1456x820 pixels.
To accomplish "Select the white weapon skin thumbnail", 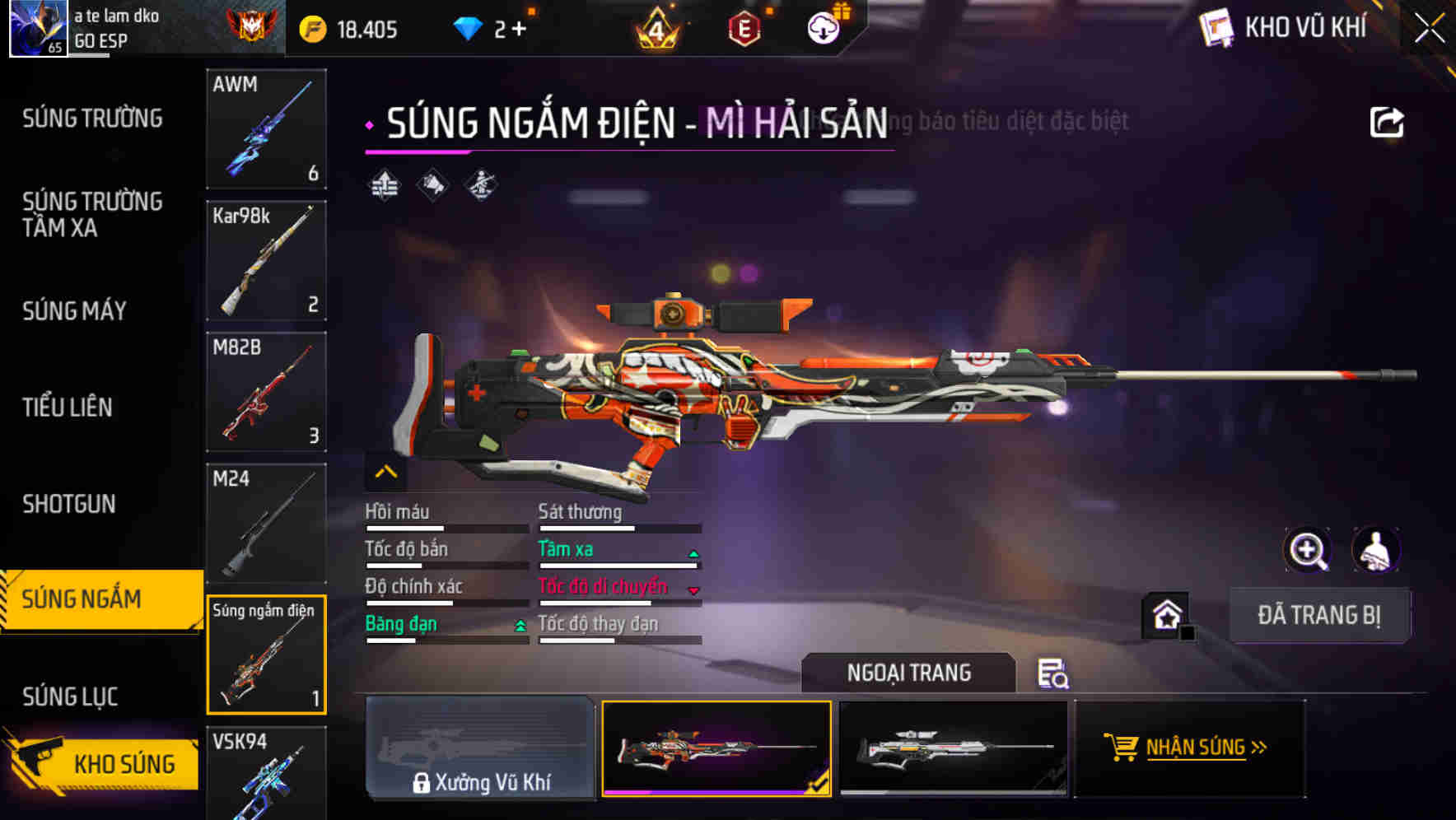I will point(955,748).
